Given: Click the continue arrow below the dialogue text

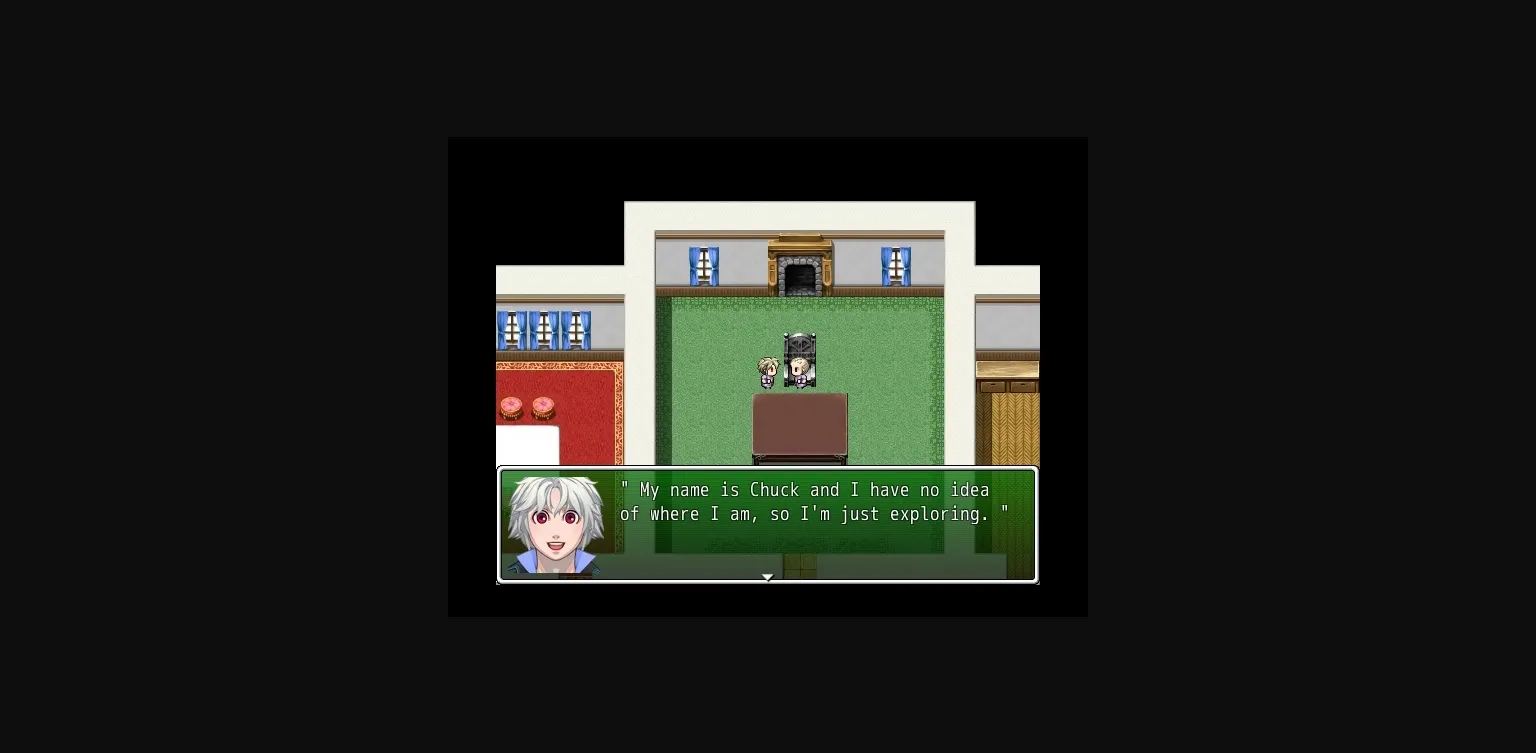Looking at the screenshot, I should [x=767, y=577].
